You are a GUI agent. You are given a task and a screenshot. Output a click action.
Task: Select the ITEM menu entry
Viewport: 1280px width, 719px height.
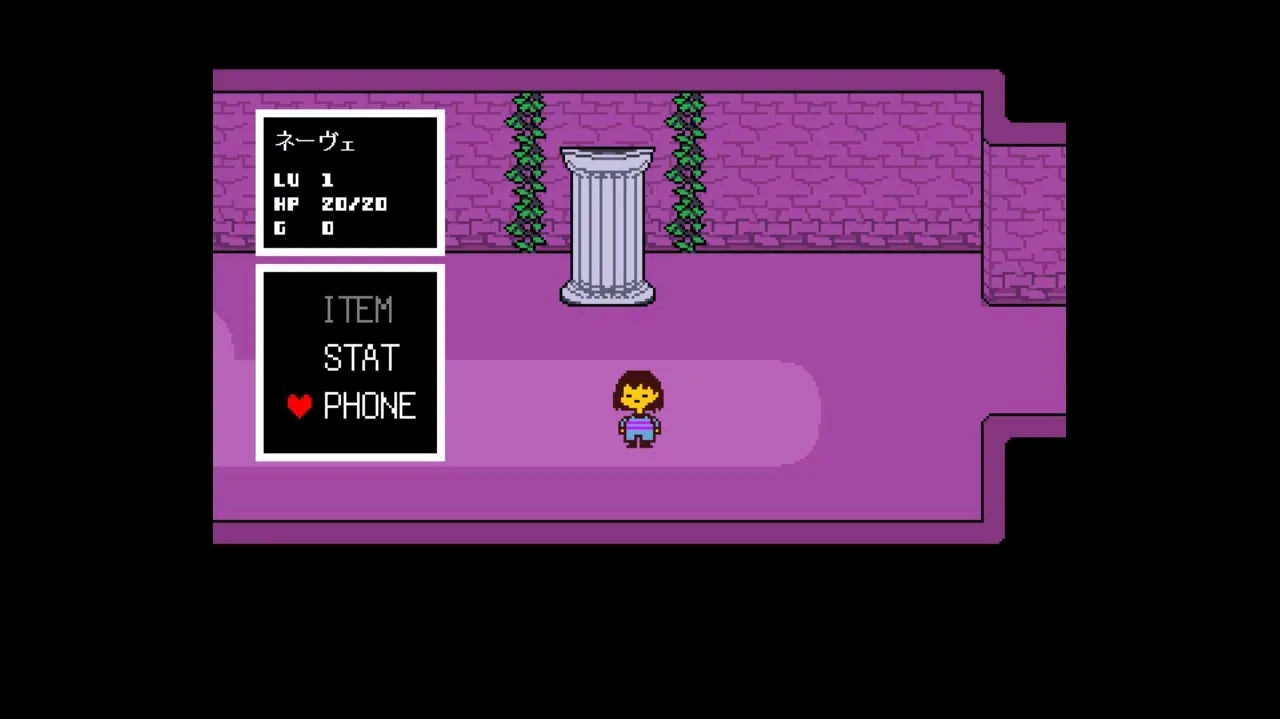(357, 311)
